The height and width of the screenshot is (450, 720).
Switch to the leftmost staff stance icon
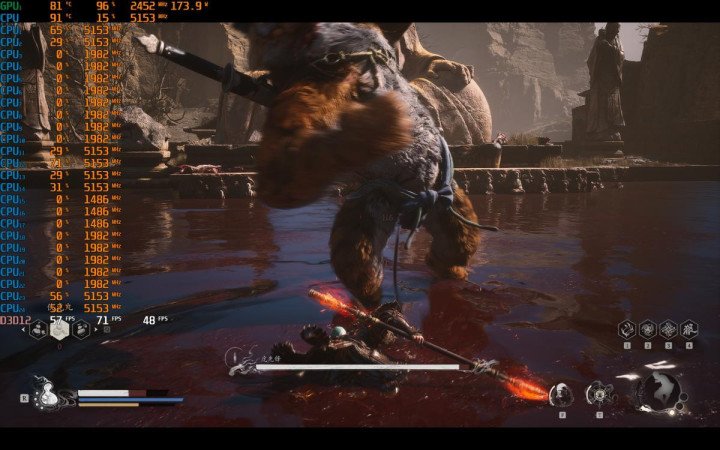[x=38, y=327]
